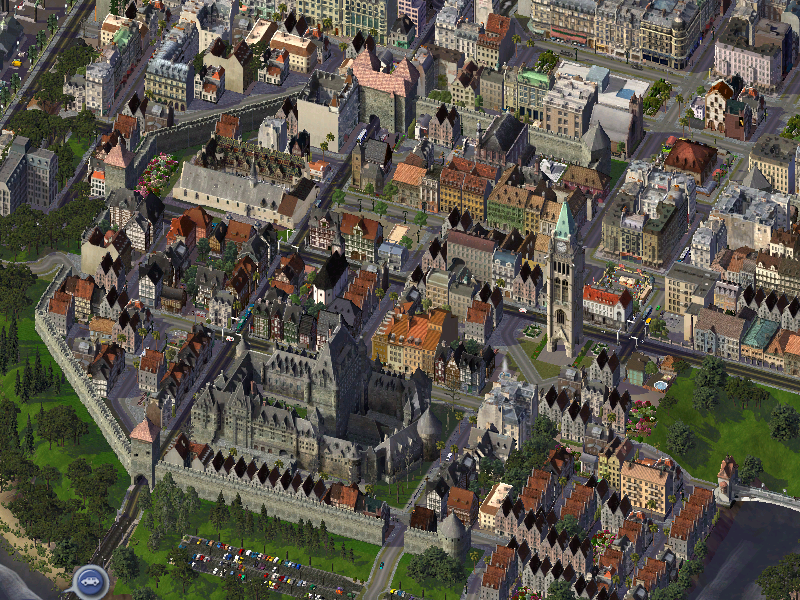Click the blue car icon bubble
800x600 pixels.
(89, 580)
